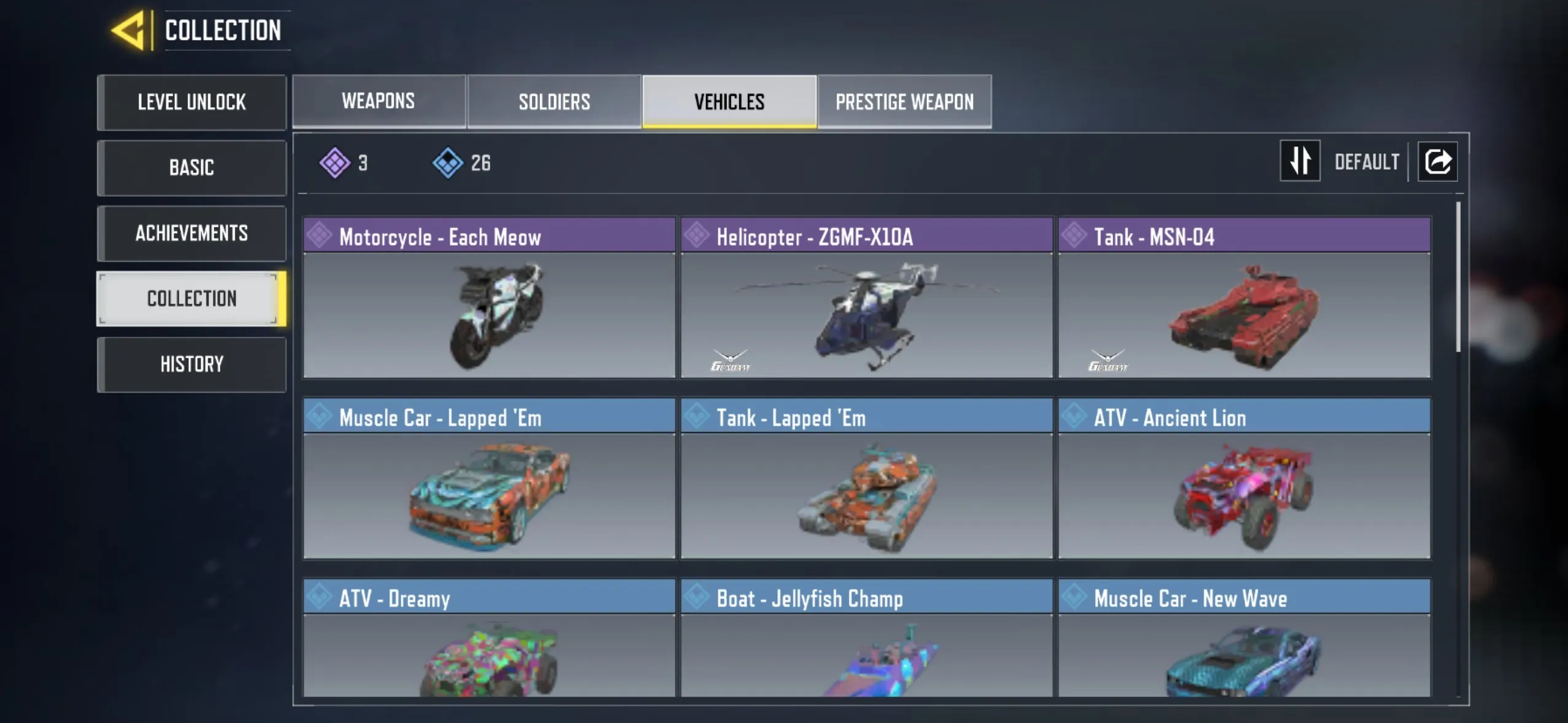The image size is (1568, 723).
Task: Open the share/export icon at top right
Action: click(1439, 160)
